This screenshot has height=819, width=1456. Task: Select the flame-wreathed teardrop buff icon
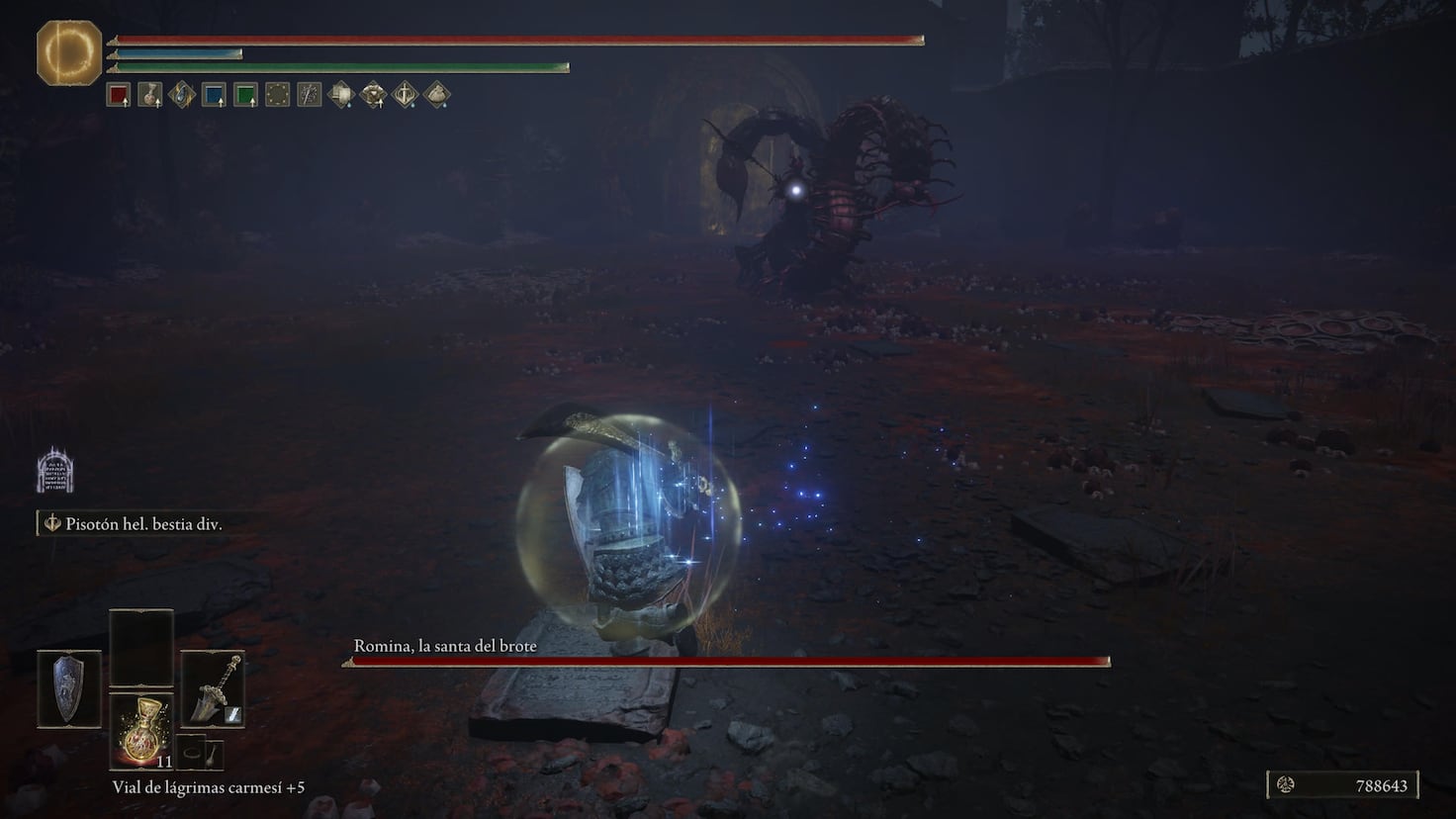point(182,94)
